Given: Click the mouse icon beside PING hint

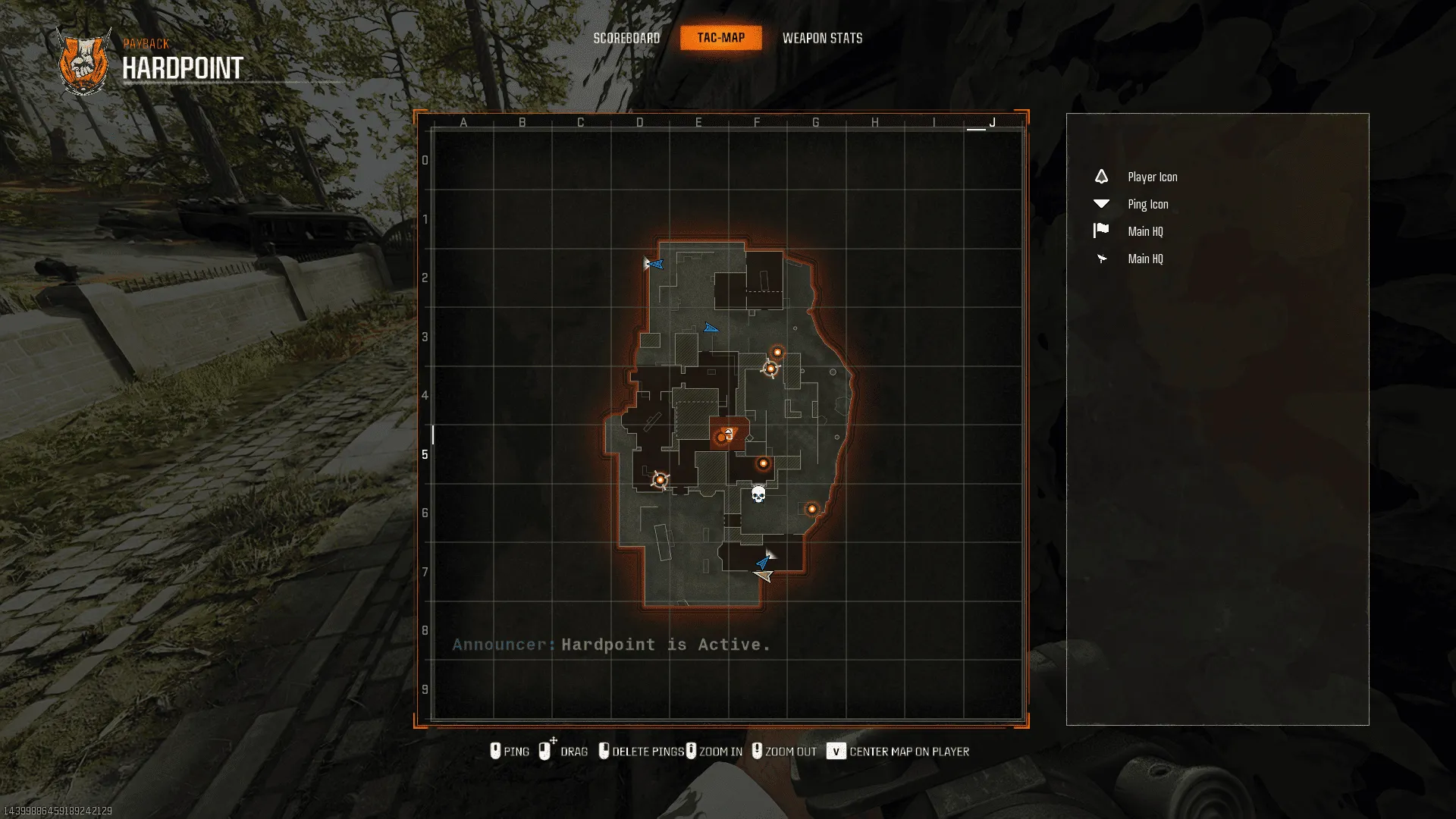Looking at the screenshot, I should point(497,751).
